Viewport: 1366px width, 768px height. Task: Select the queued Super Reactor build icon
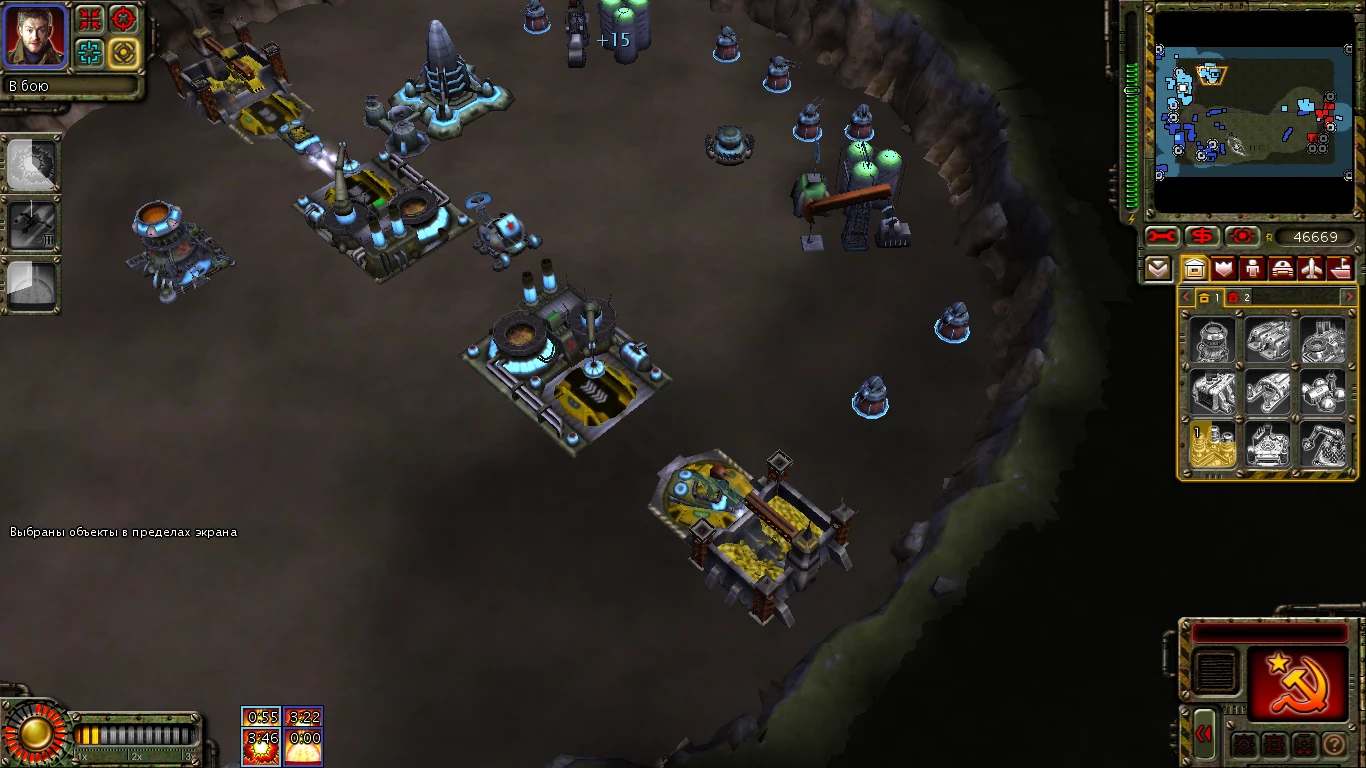point(1213,443)
